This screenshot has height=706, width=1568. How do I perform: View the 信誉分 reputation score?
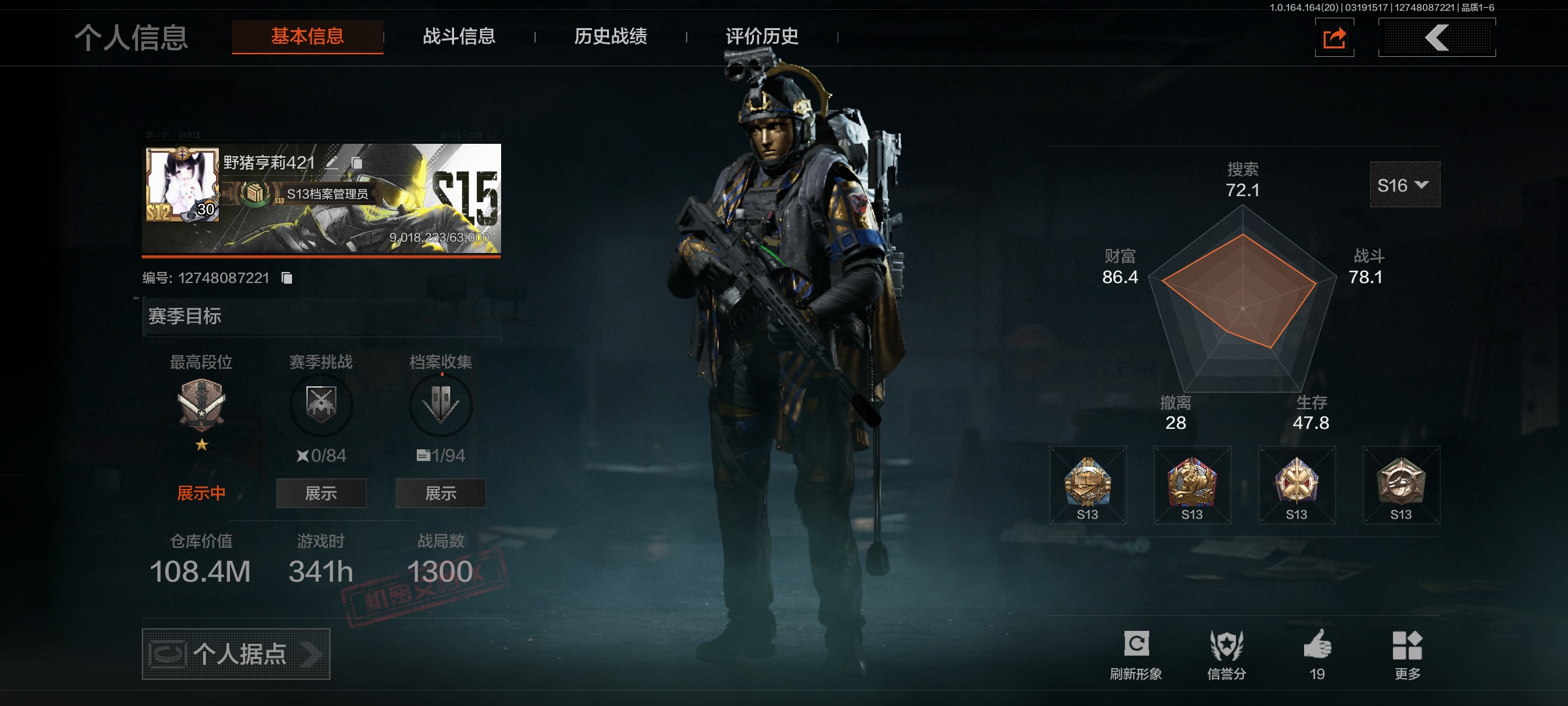(1226, 653)
